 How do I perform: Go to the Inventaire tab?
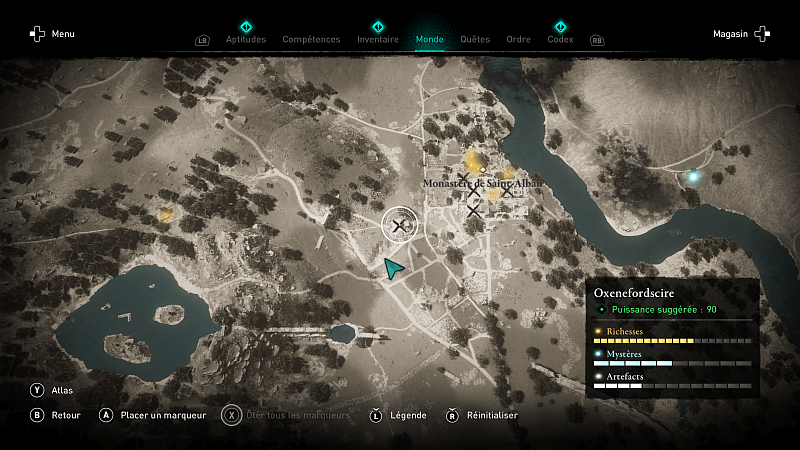[x=378, y=39]
